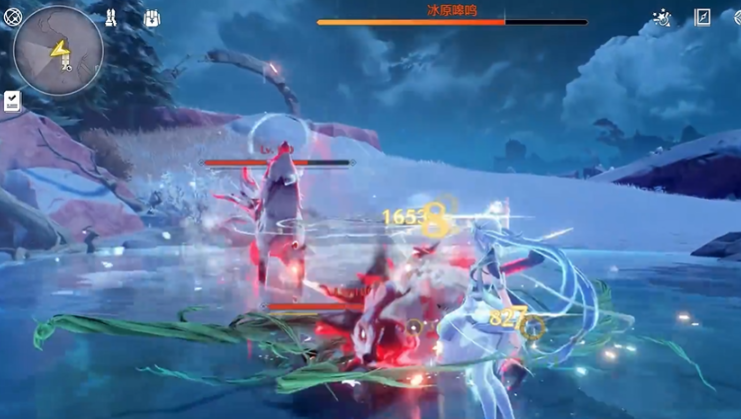Open the quest checklist icon
Viewport: 741px width, 419px height.
tap(12, 101)
